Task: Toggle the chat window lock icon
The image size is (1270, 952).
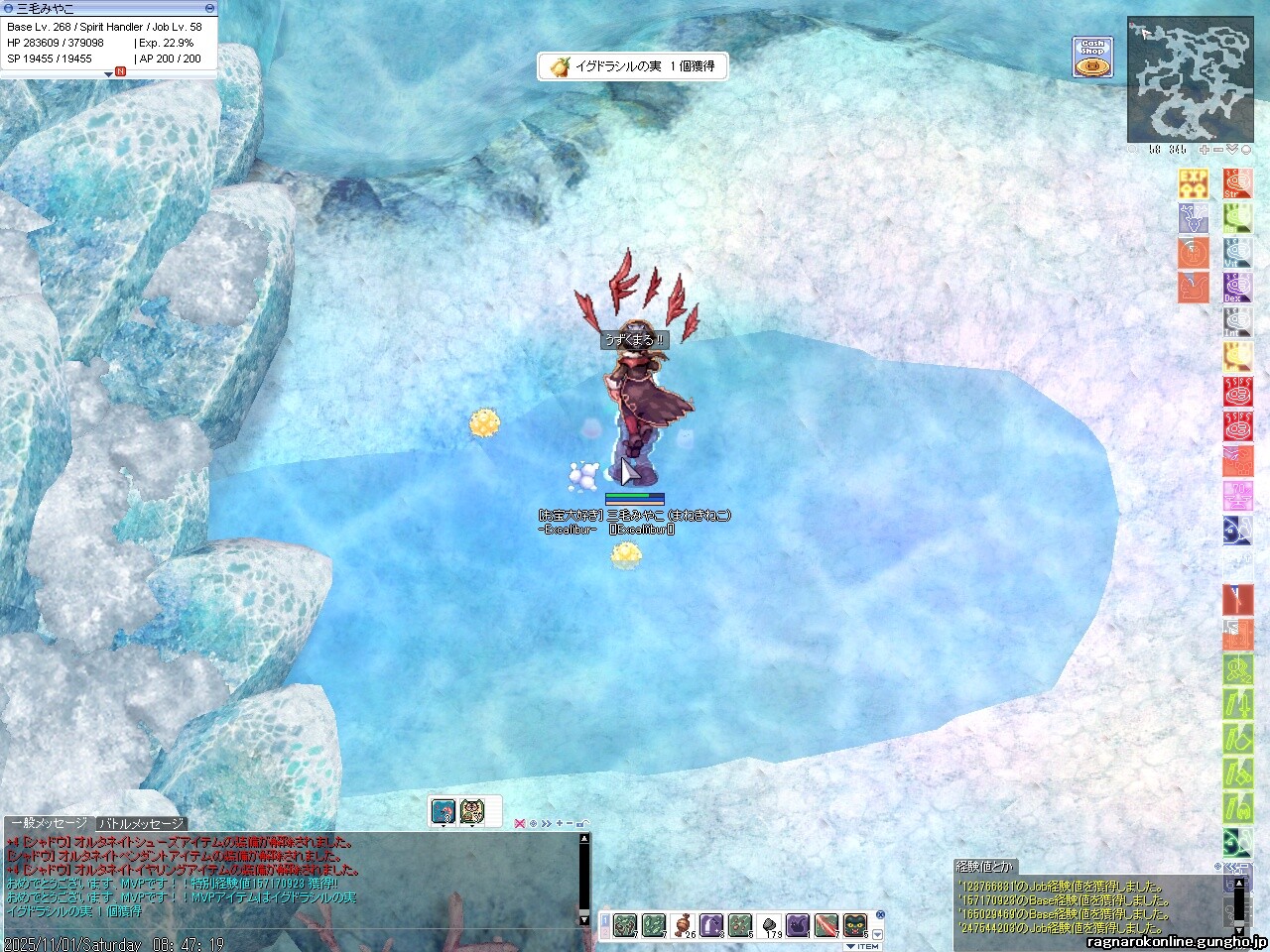Action: point(581,824)
